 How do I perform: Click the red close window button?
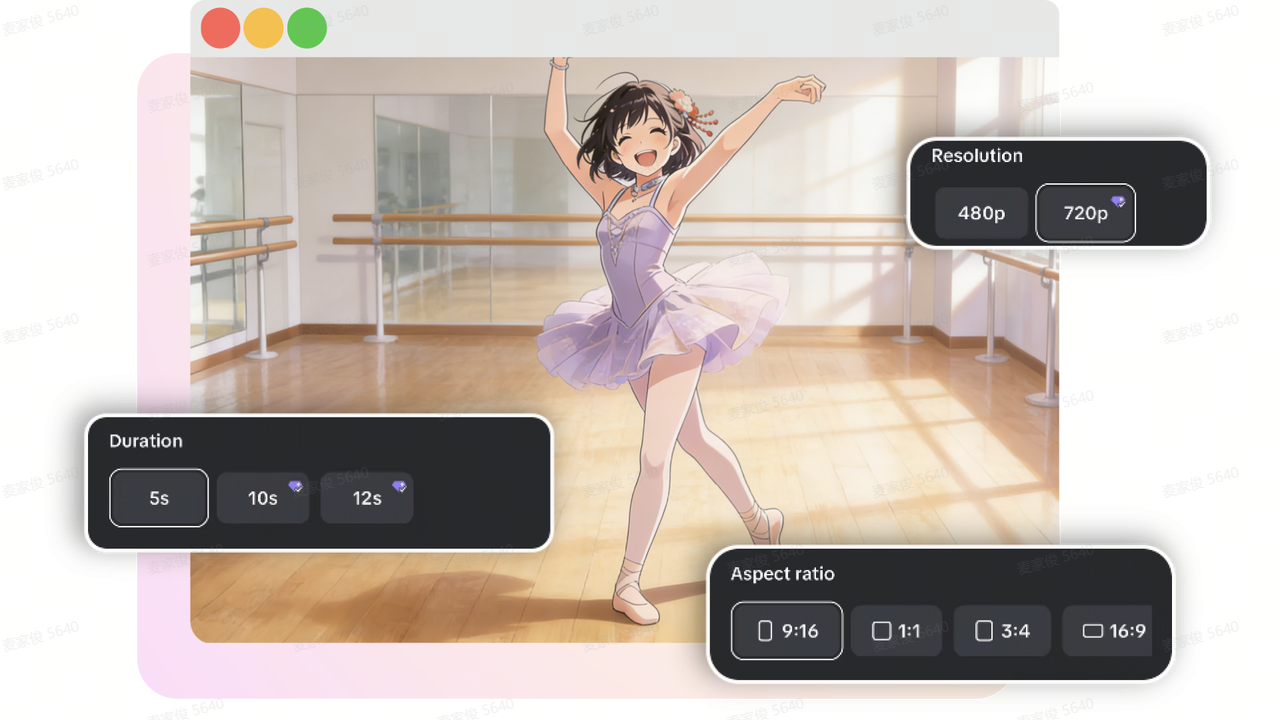coord(220,28)
